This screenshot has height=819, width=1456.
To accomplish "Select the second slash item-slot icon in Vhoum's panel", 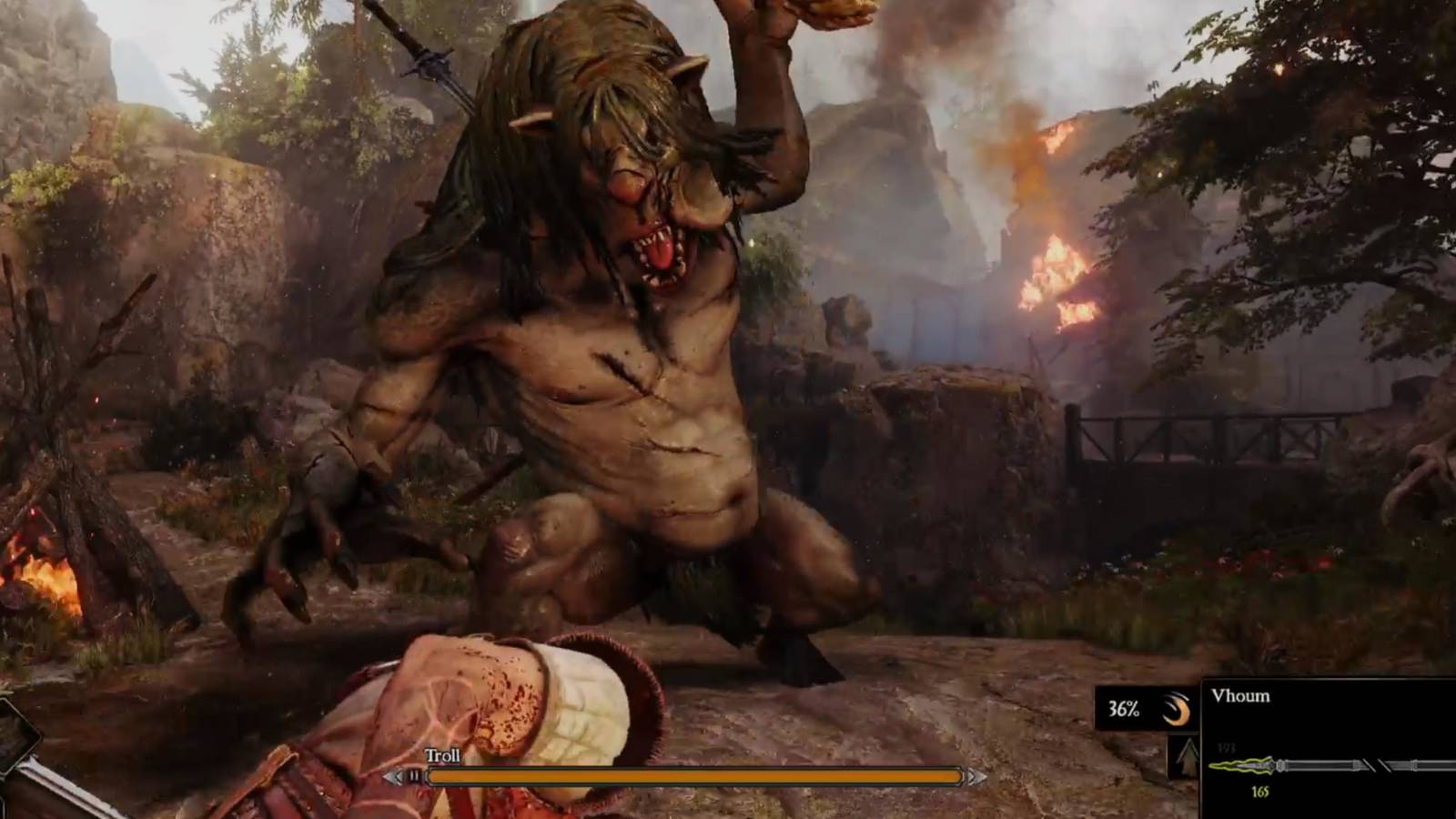I will click(1385, 765).
